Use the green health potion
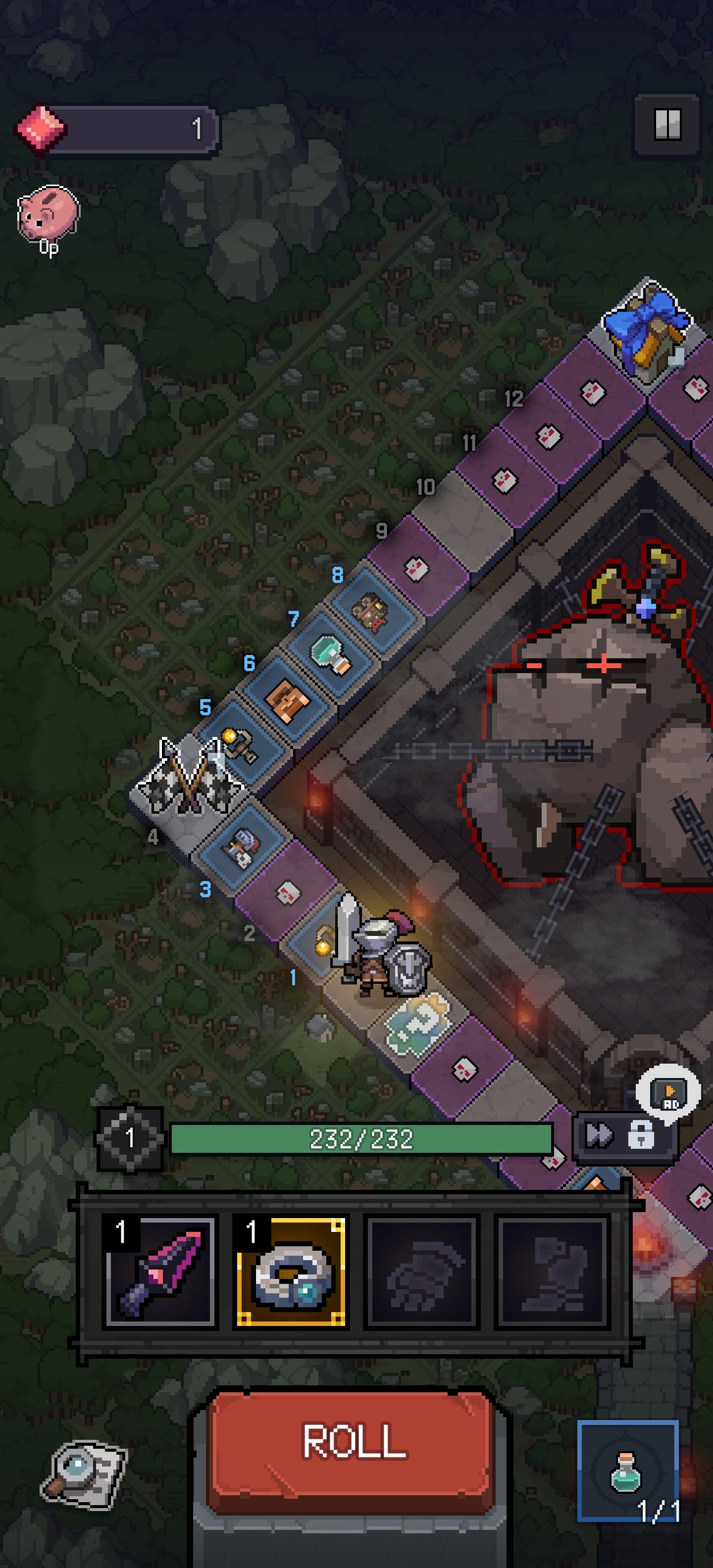713x1568 pixels. coord(627,1470)
